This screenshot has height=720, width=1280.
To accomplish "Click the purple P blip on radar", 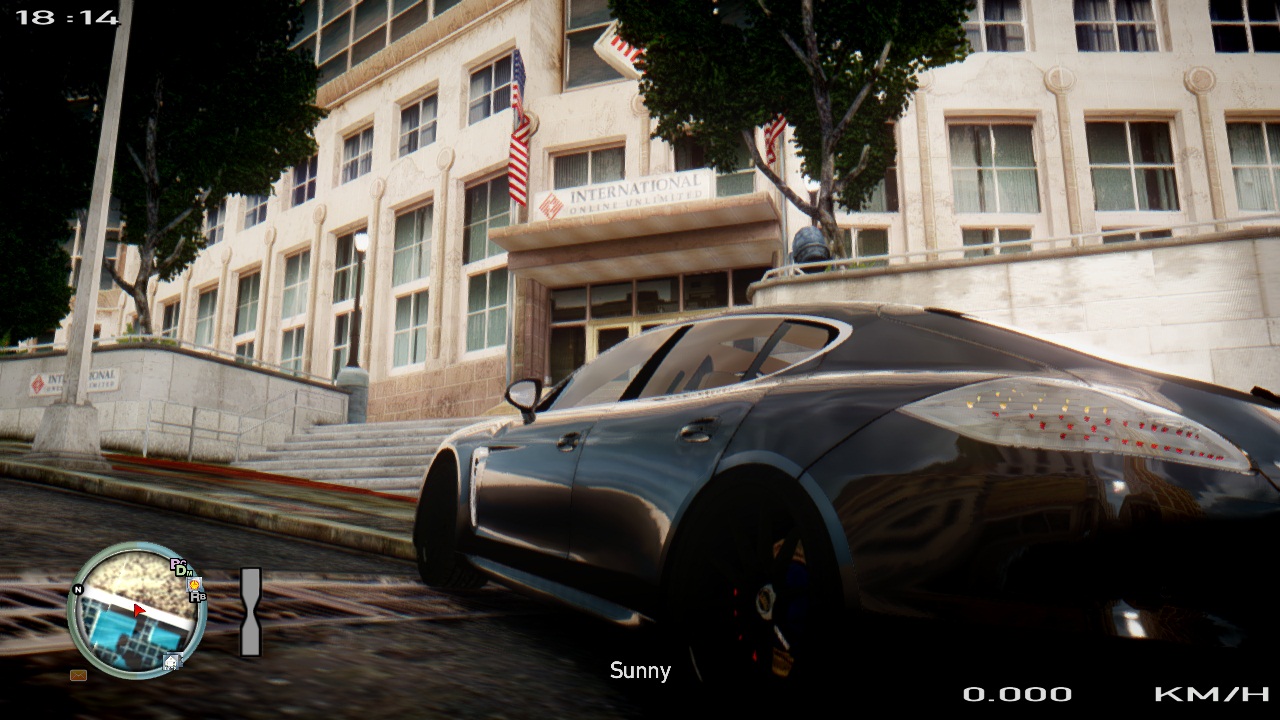I will tap(175, 563).
